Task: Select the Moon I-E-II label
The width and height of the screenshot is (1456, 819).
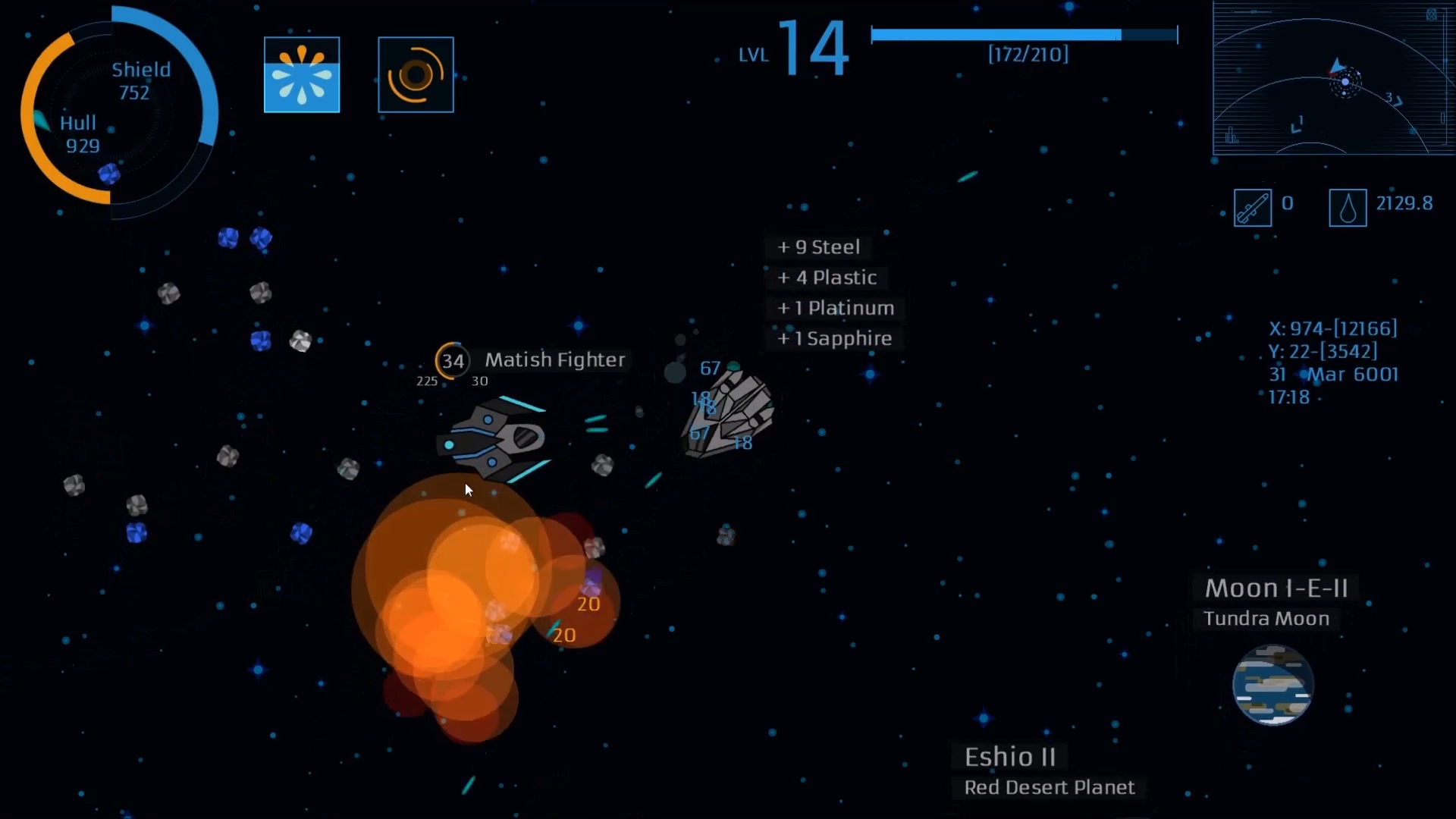Action: point(1279,587)
